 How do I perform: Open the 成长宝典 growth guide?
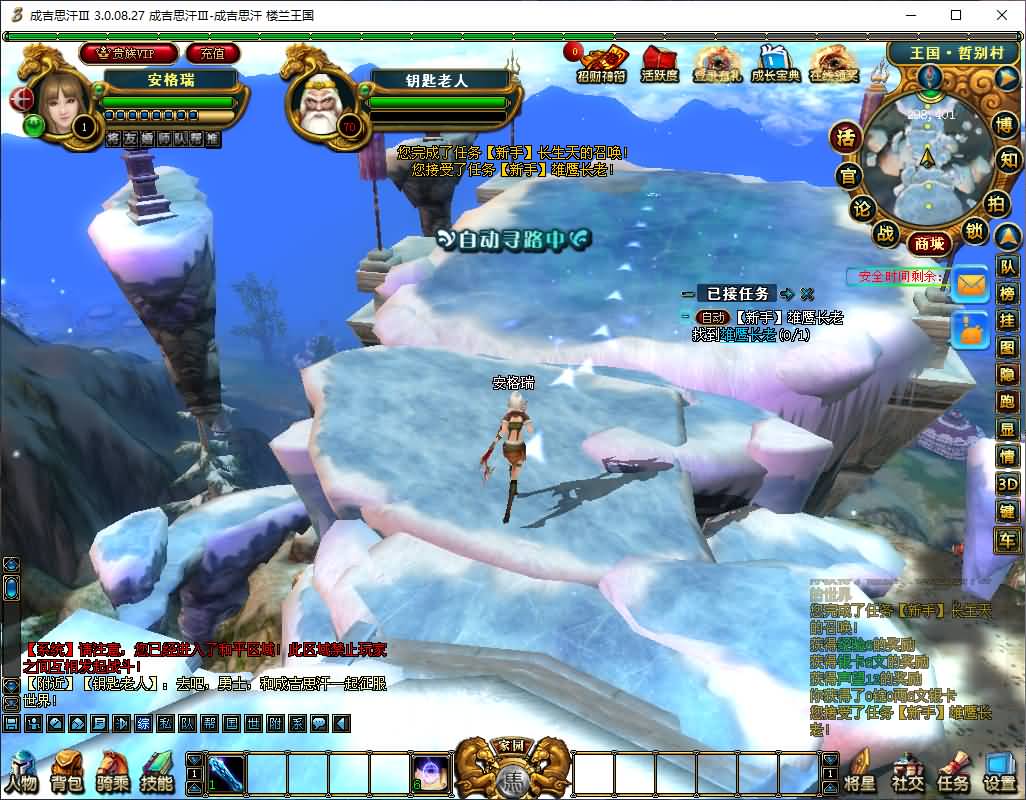pos(775,63)
